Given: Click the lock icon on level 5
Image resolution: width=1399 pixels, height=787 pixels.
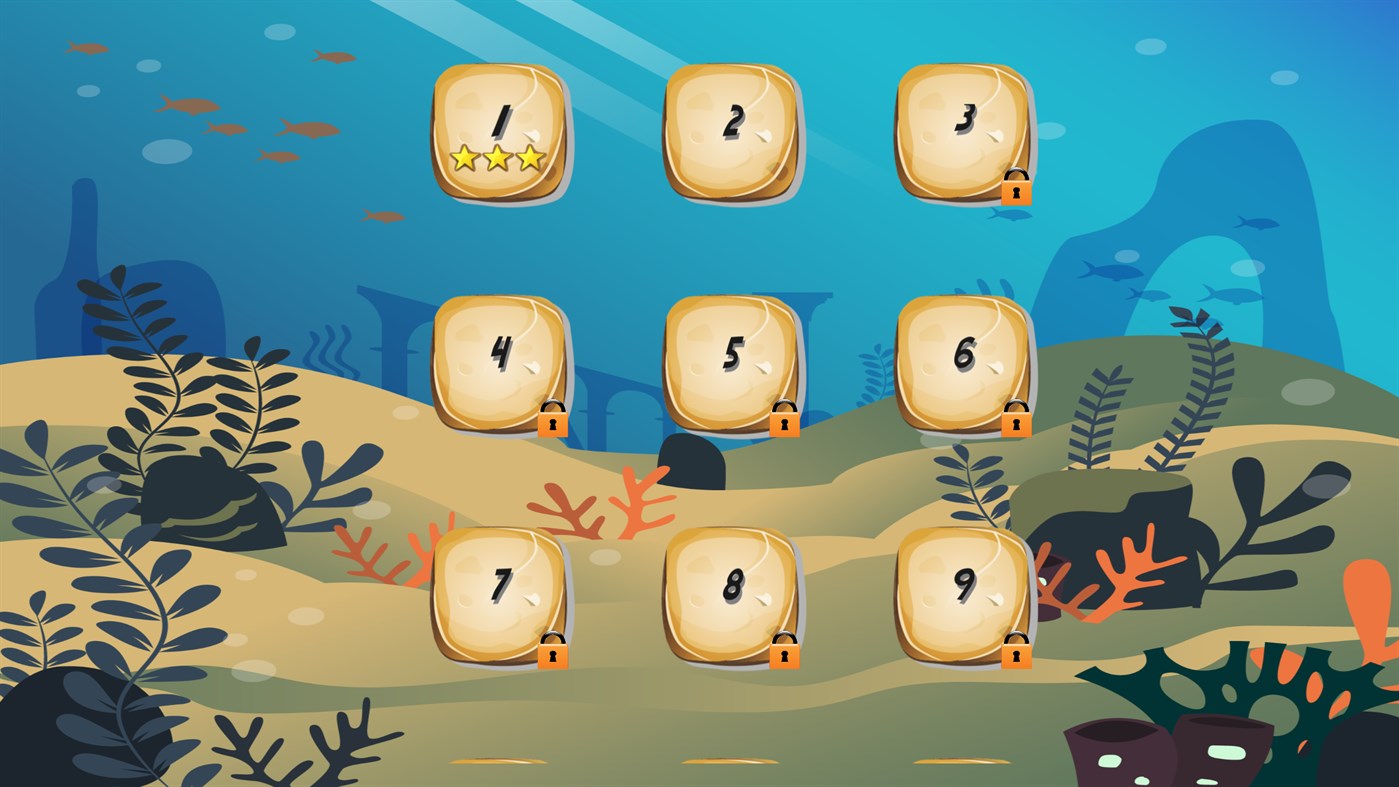Looking at the screenshot, I should tap(784, 420).
